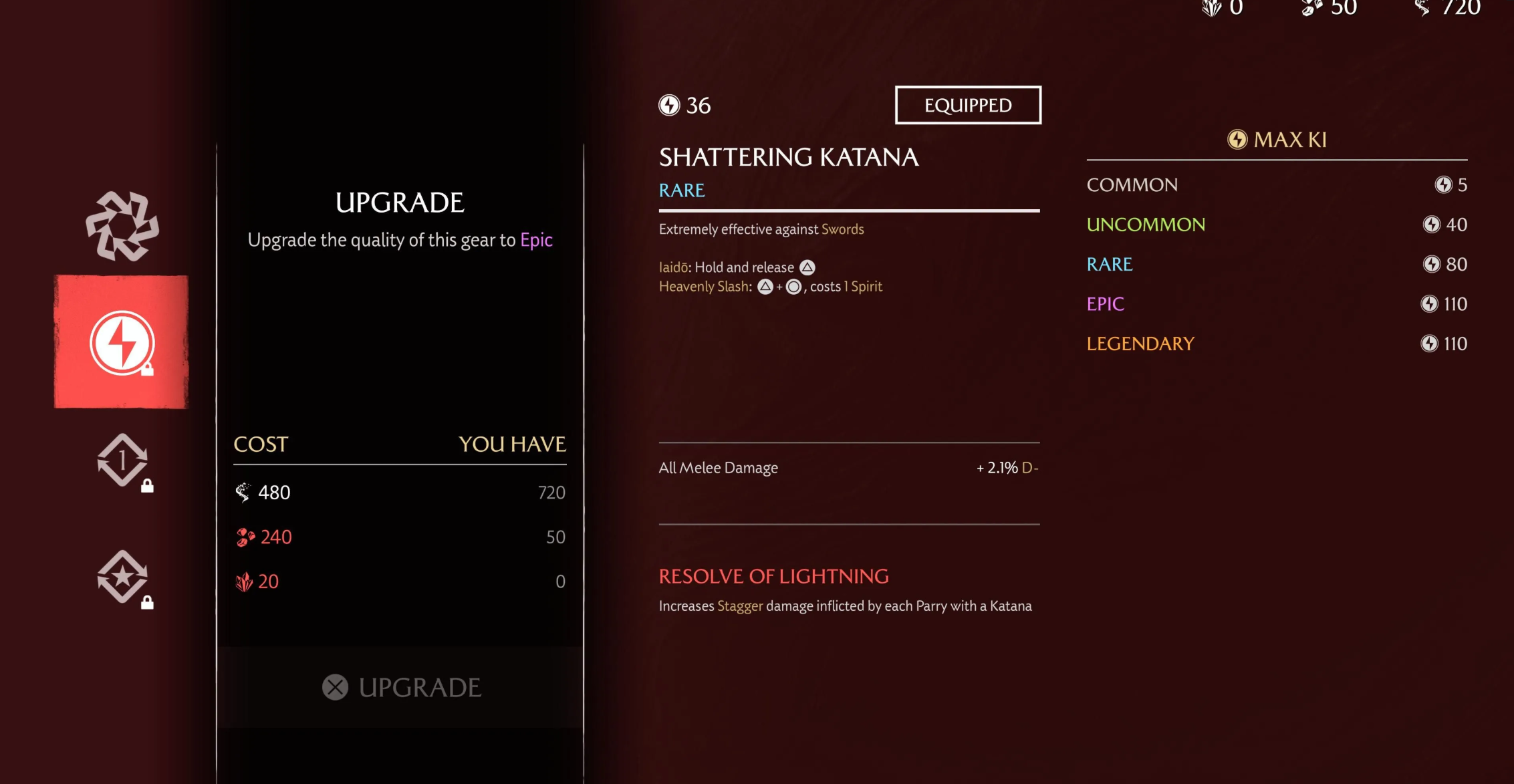Choose the locked diamond number-one option
1514x784 pixels.
[x=122, y=461]
